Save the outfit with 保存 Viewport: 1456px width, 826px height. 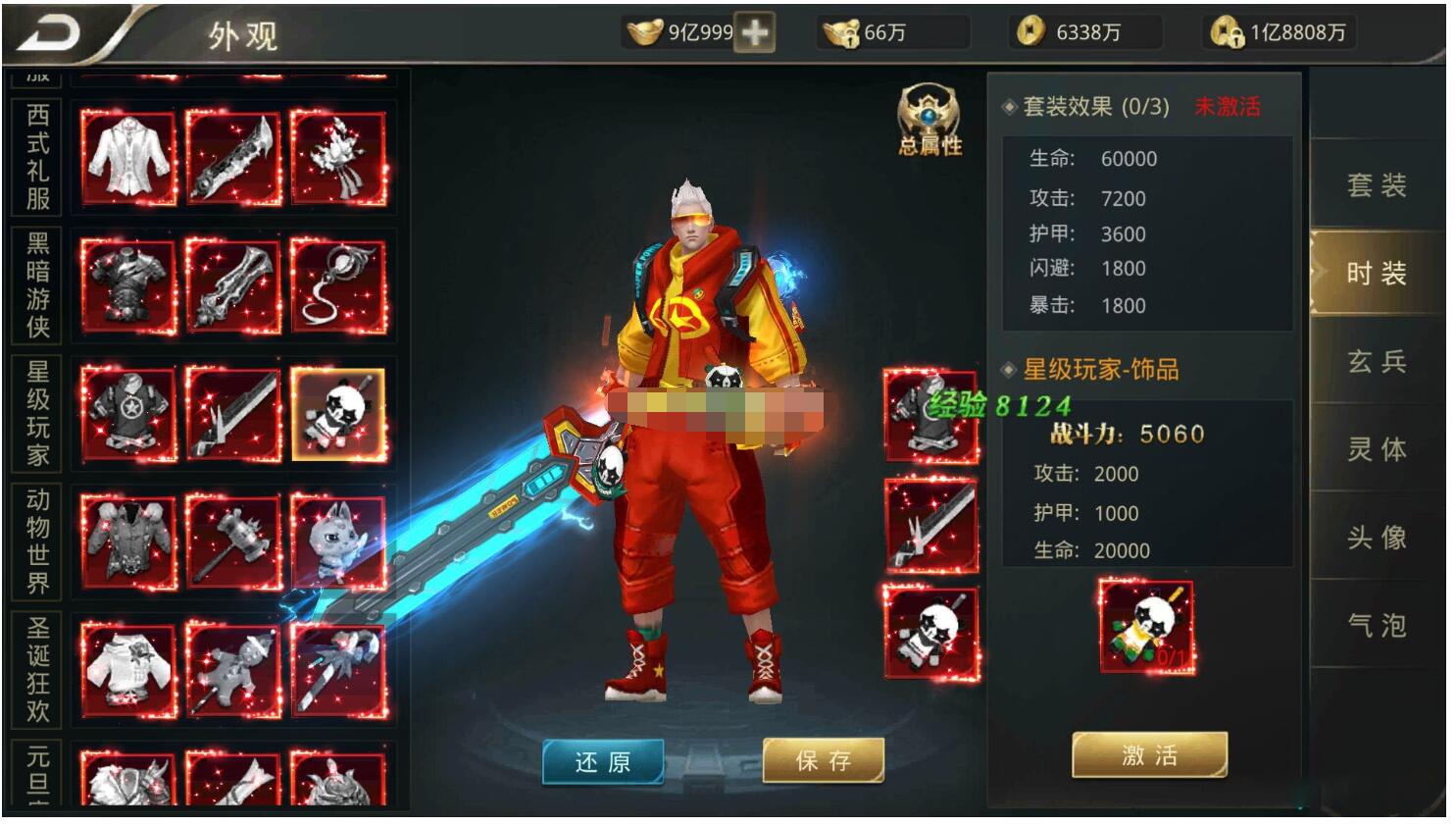coord(824,760)
